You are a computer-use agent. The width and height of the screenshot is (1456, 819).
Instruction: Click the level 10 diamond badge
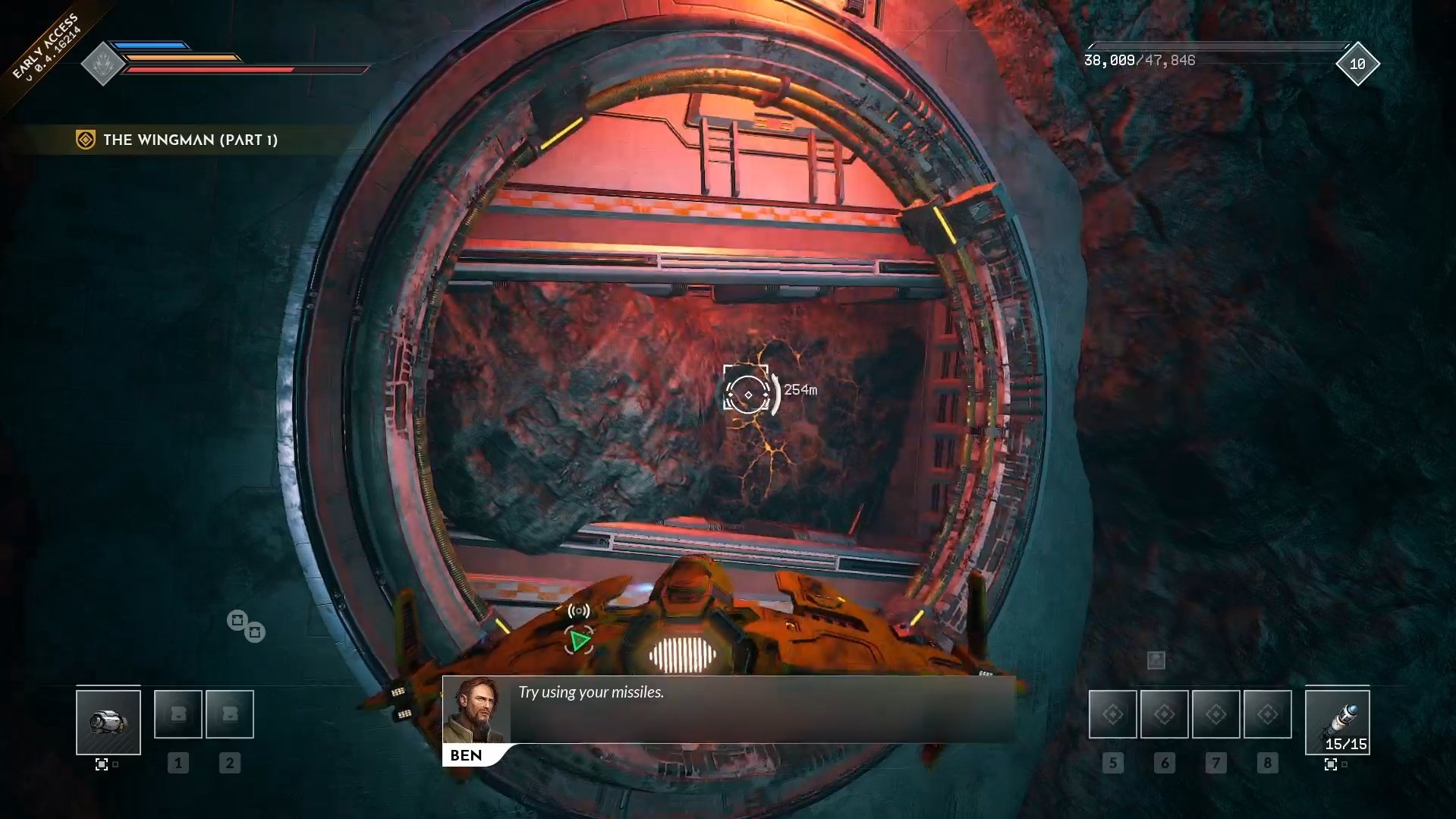pyautogui.click(x=1357, y=65)
